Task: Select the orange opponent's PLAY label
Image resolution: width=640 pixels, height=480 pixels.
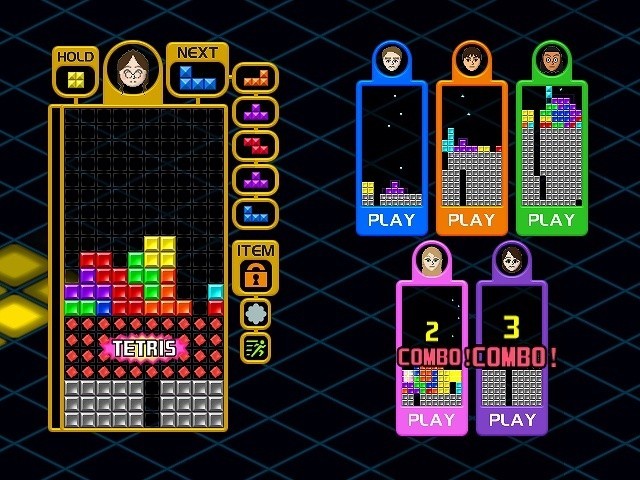Action: pos(471,220)
